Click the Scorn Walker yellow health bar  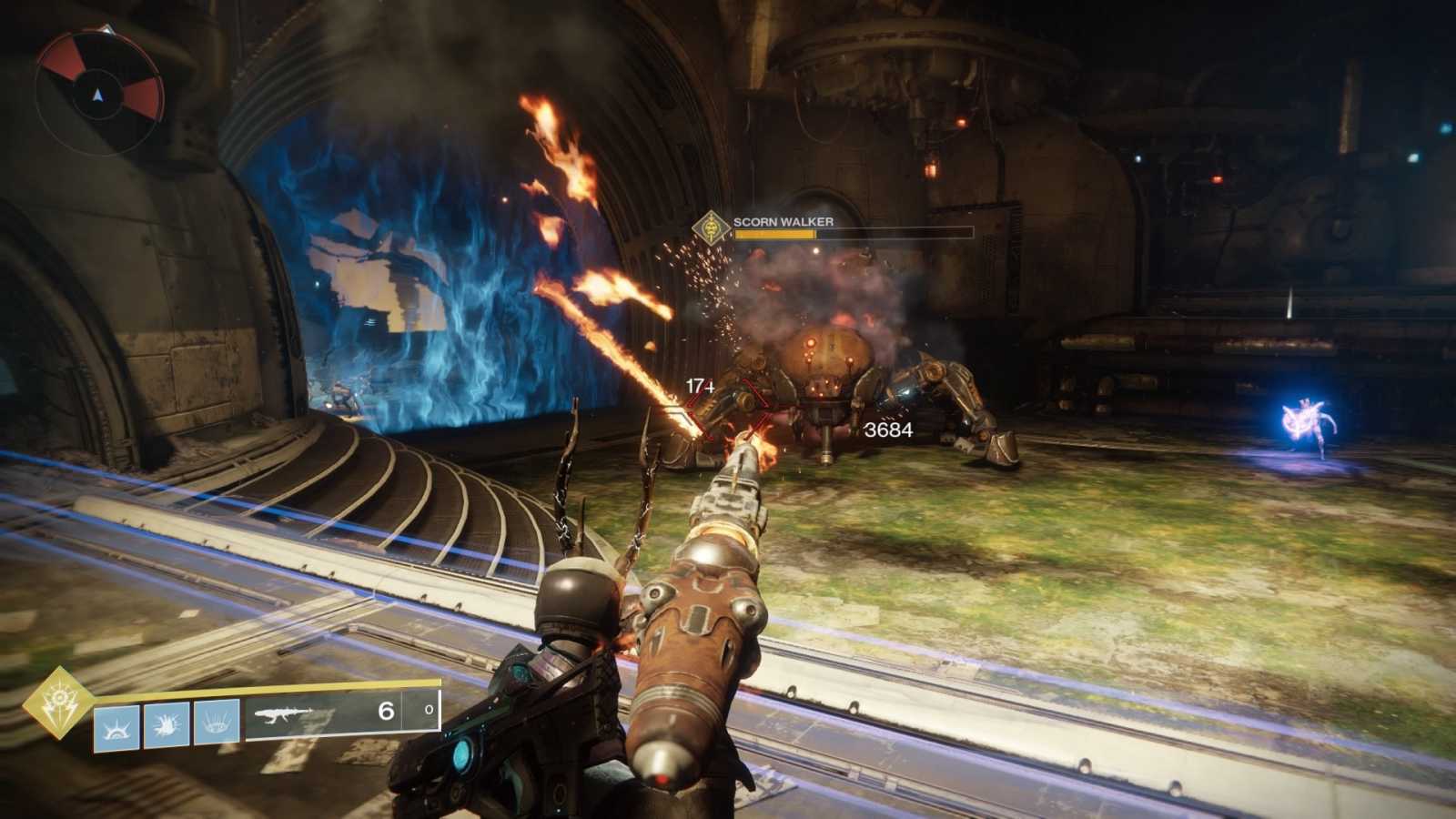coord(773,236)
